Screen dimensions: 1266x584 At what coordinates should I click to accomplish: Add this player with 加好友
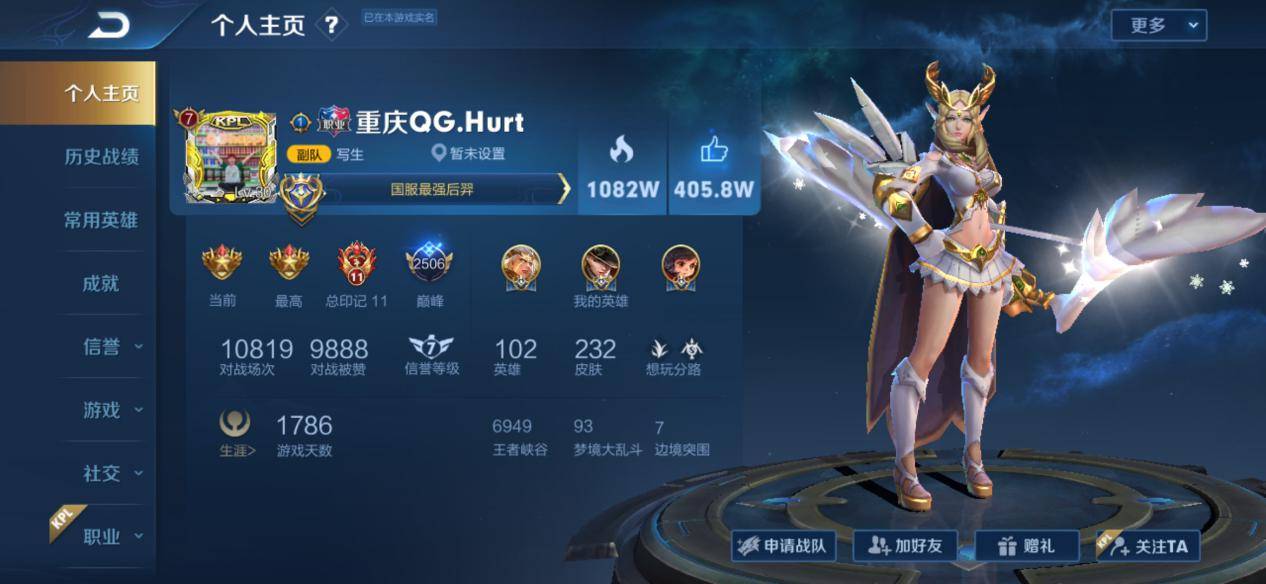[x=906, y=546]
